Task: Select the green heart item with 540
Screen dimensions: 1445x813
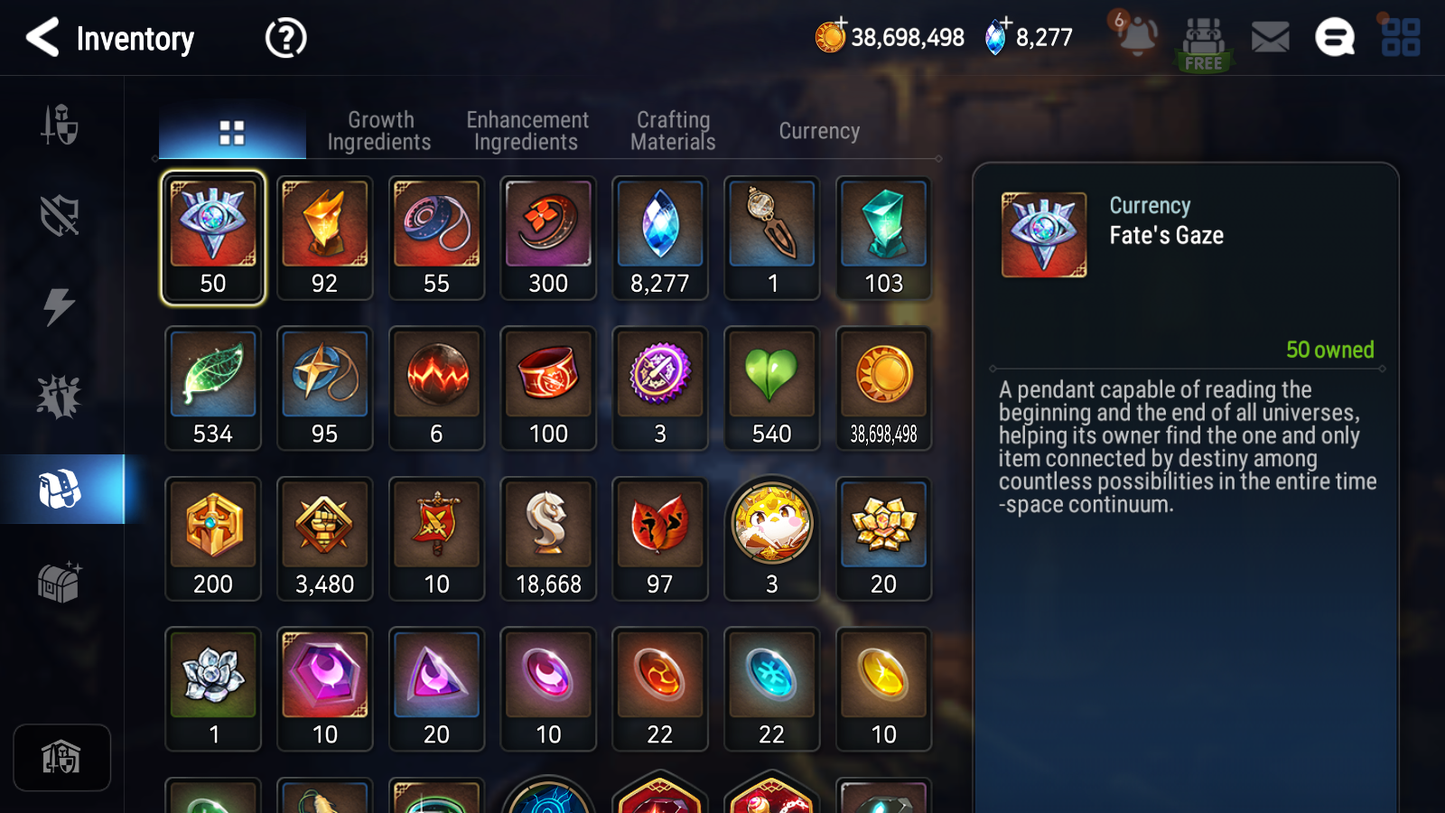Action: (771, 387)
